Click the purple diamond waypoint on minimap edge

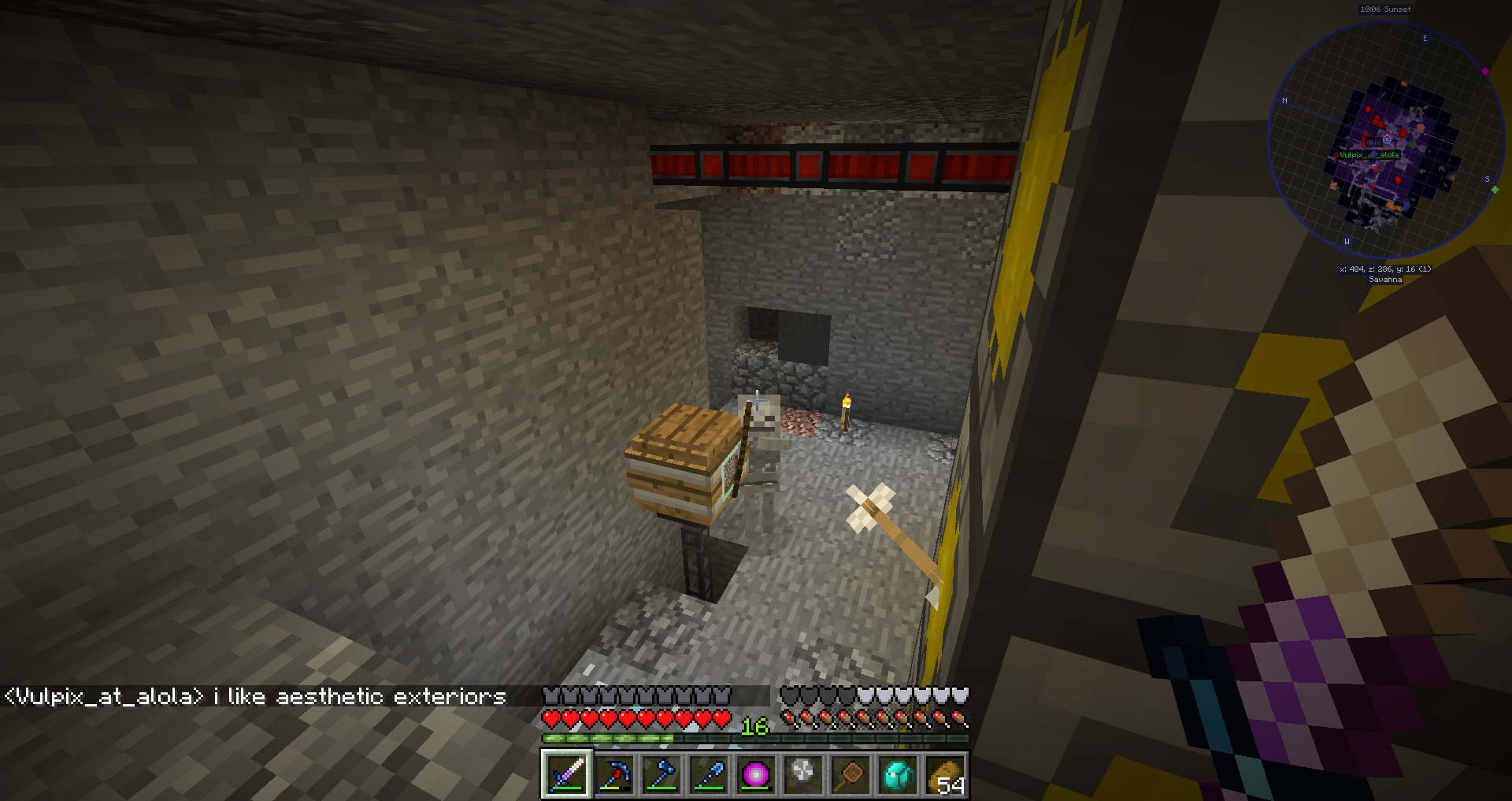1485,72
